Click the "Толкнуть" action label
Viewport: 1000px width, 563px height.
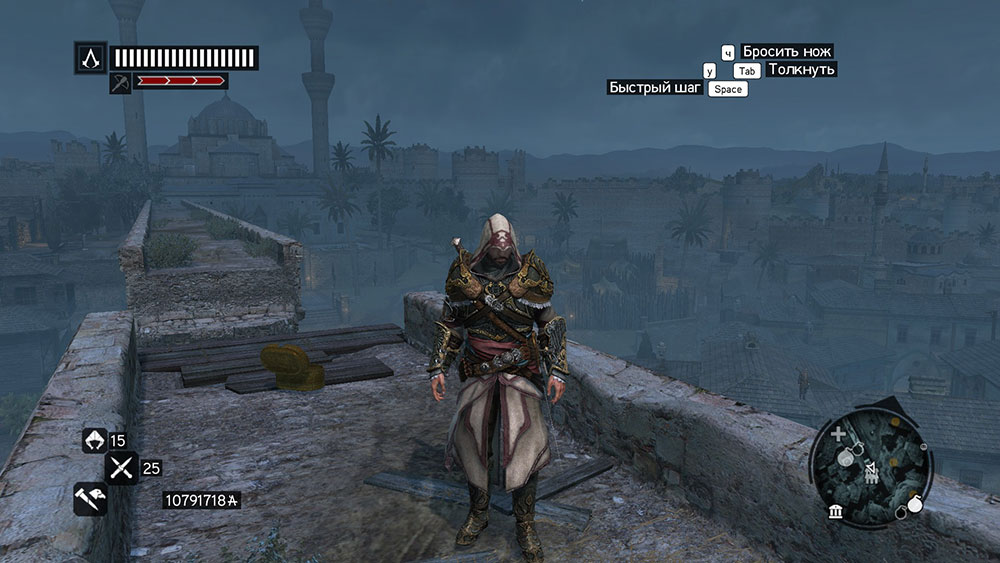[801, 70]
